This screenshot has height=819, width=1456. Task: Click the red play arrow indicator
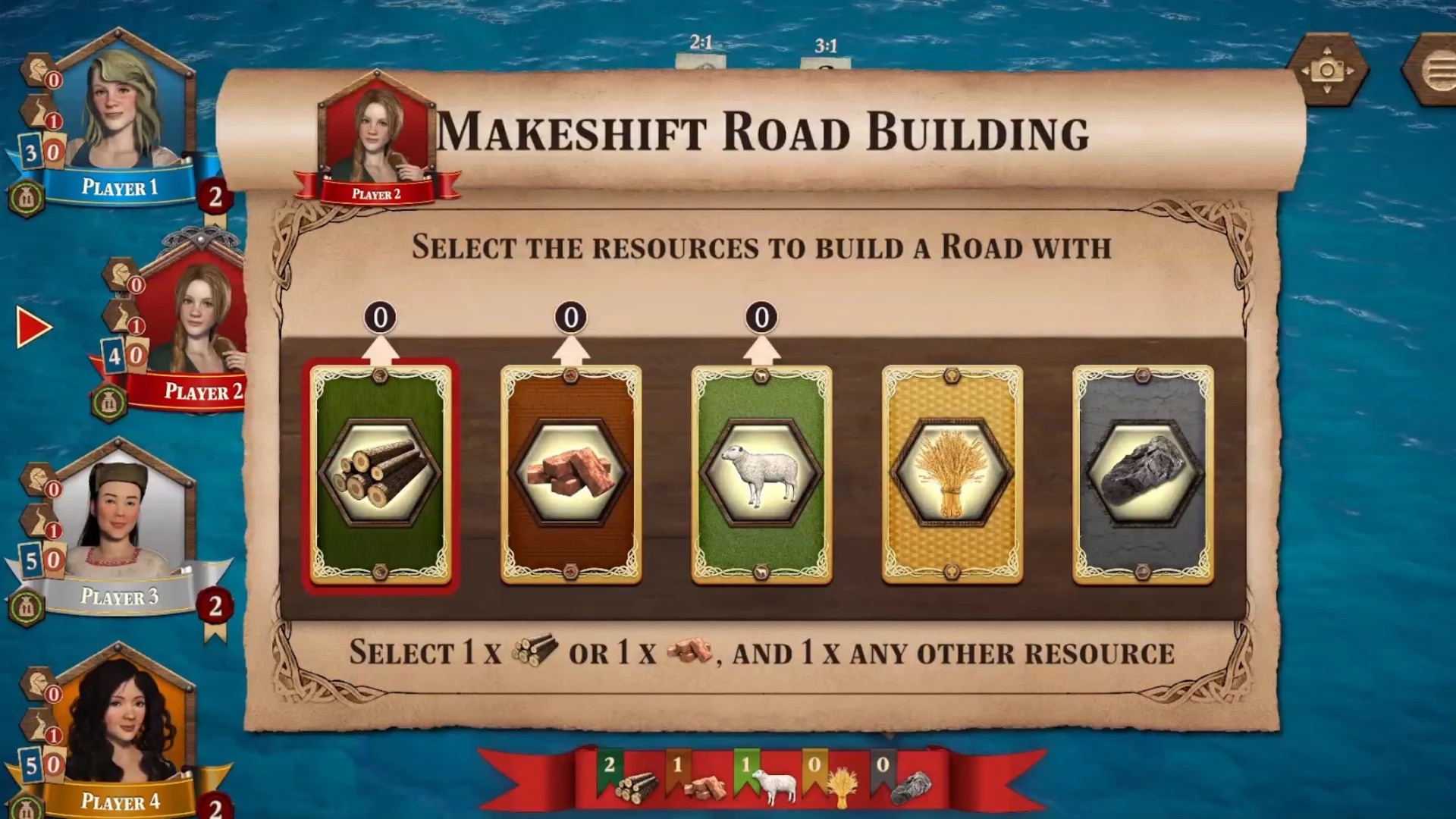click(33, 328)
